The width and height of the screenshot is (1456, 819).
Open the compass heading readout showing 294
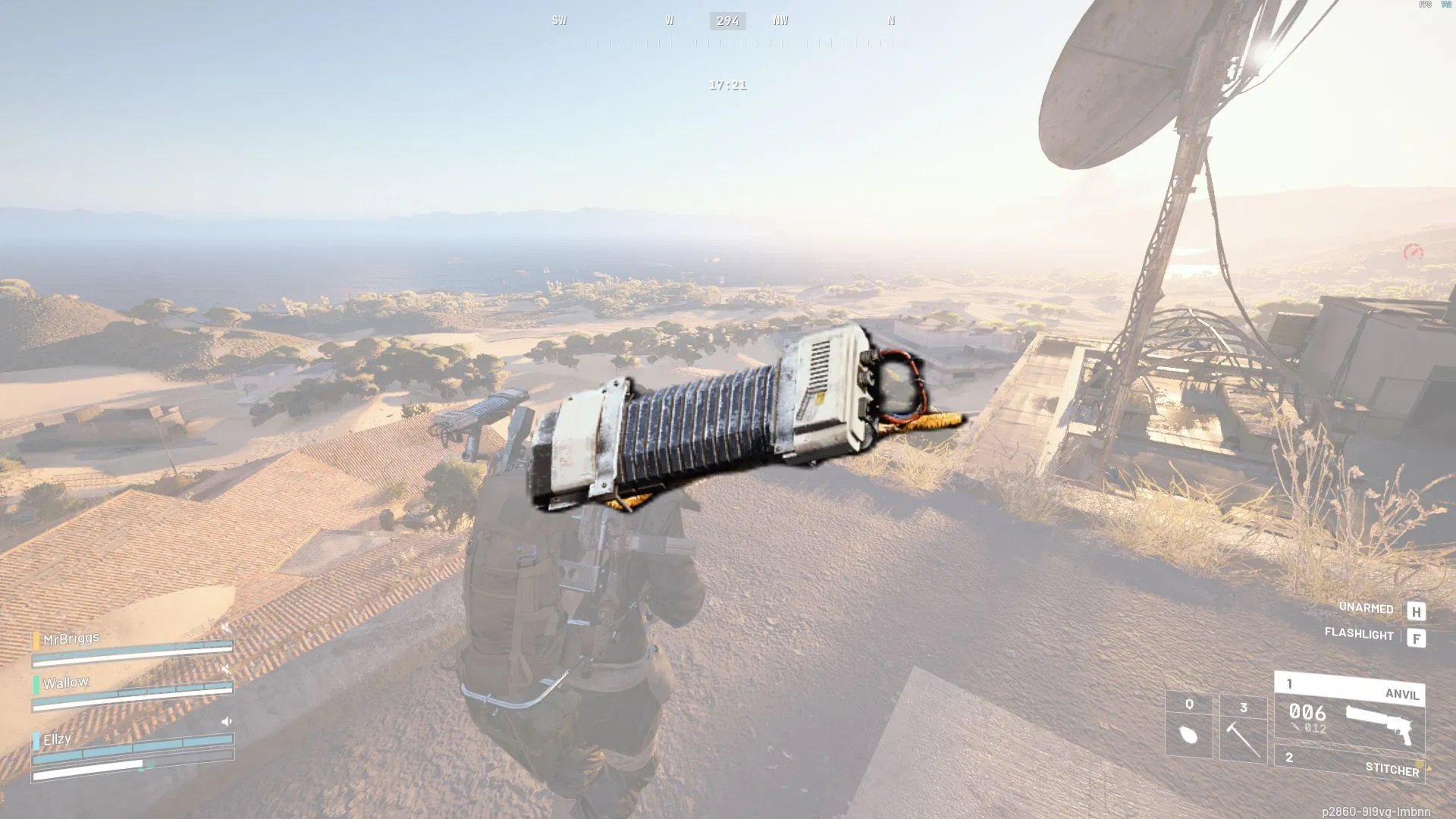727,20
